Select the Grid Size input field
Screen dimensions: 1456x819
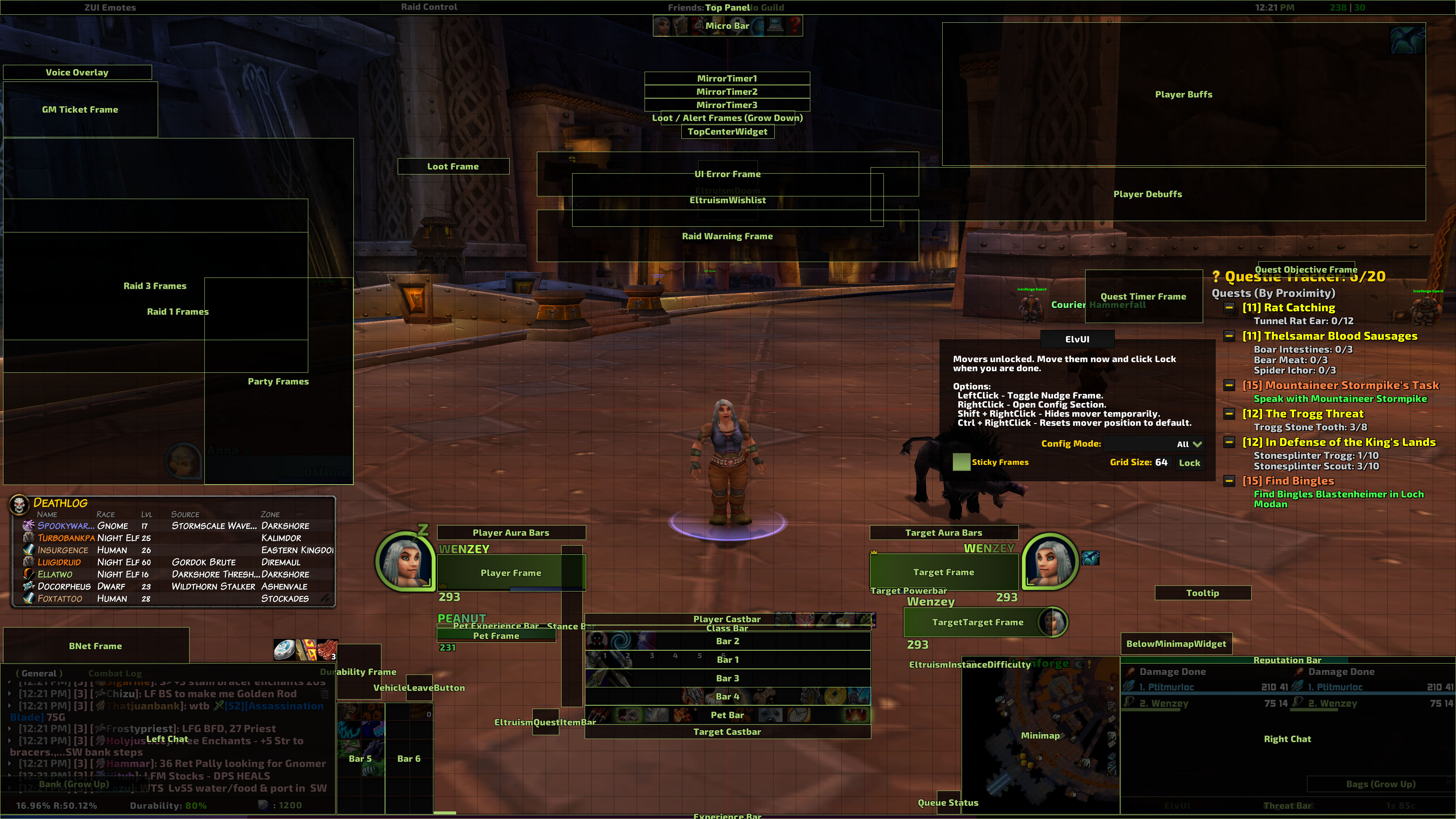click(1161, 462)
